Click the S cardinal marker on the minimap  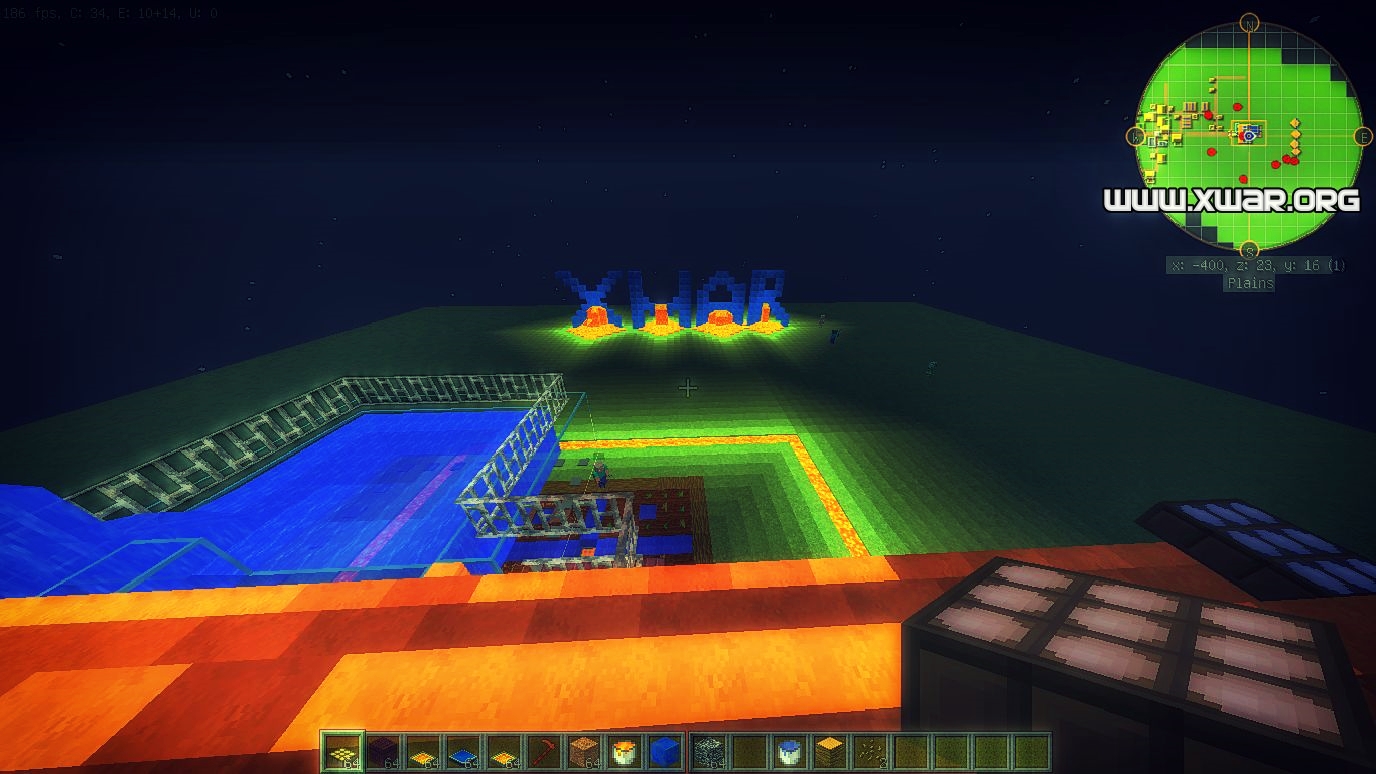pos(1250,248)
